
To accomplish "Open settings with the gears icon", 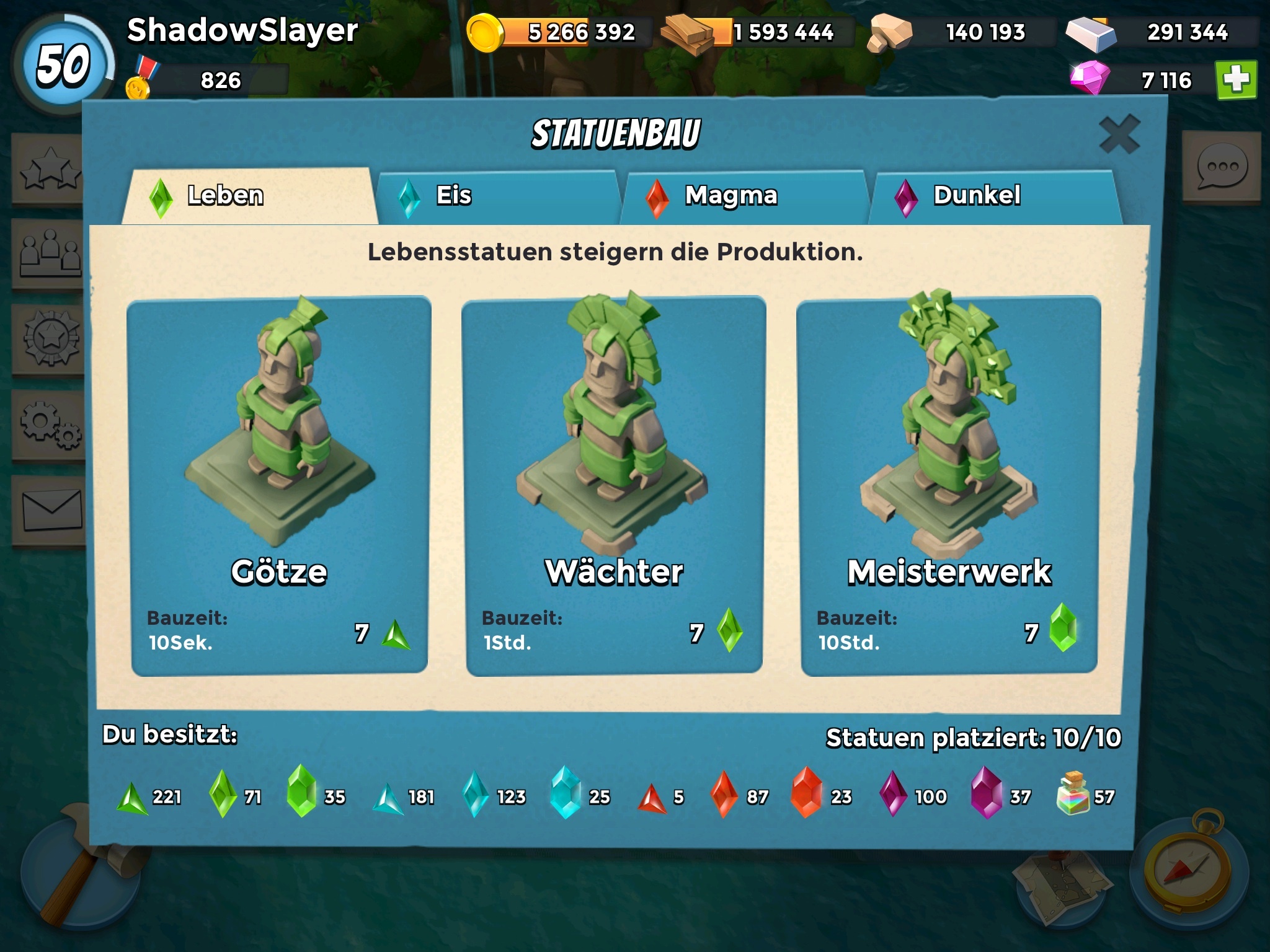I will tap(50, 426).
